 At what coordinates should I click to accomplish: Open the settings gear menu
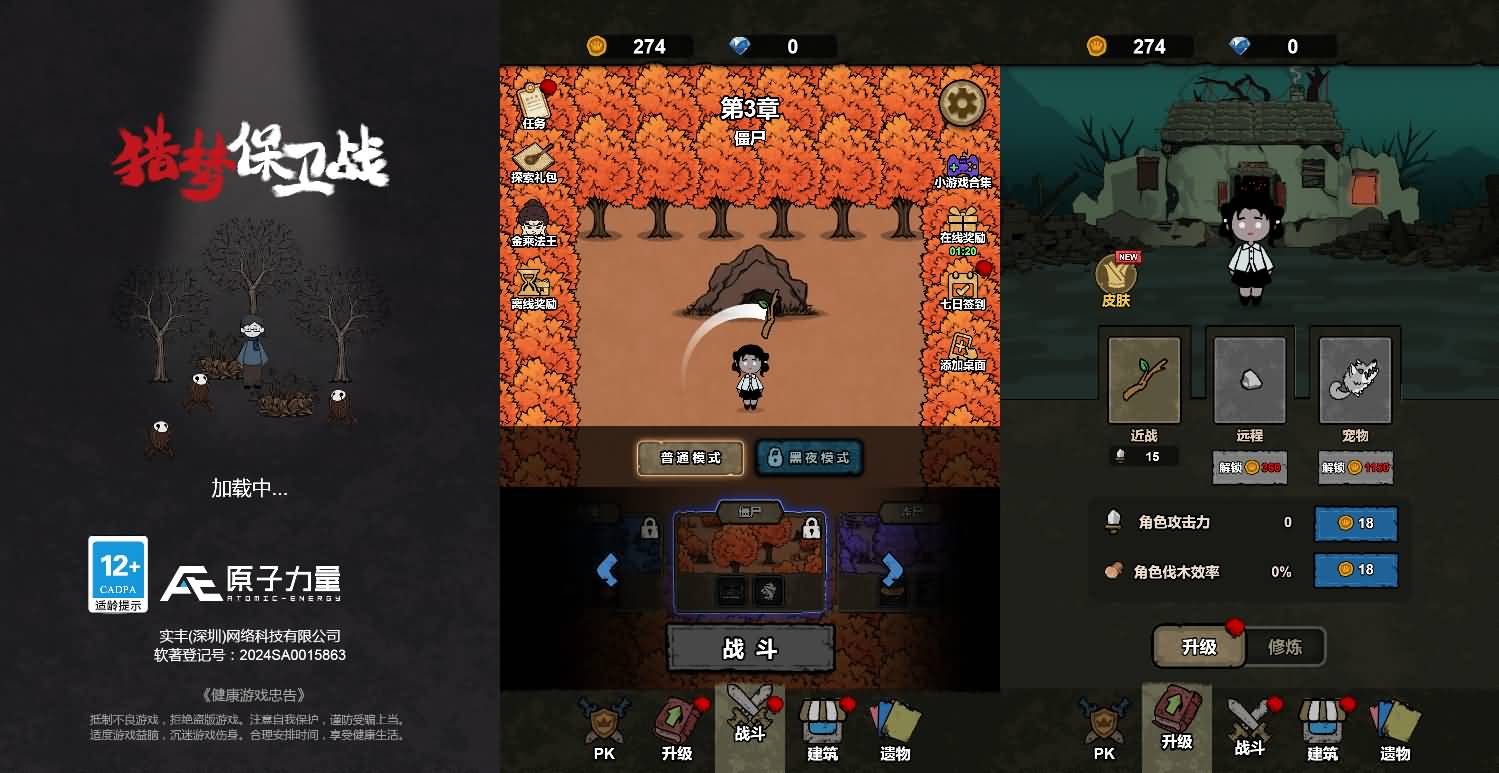pos(961,103)
